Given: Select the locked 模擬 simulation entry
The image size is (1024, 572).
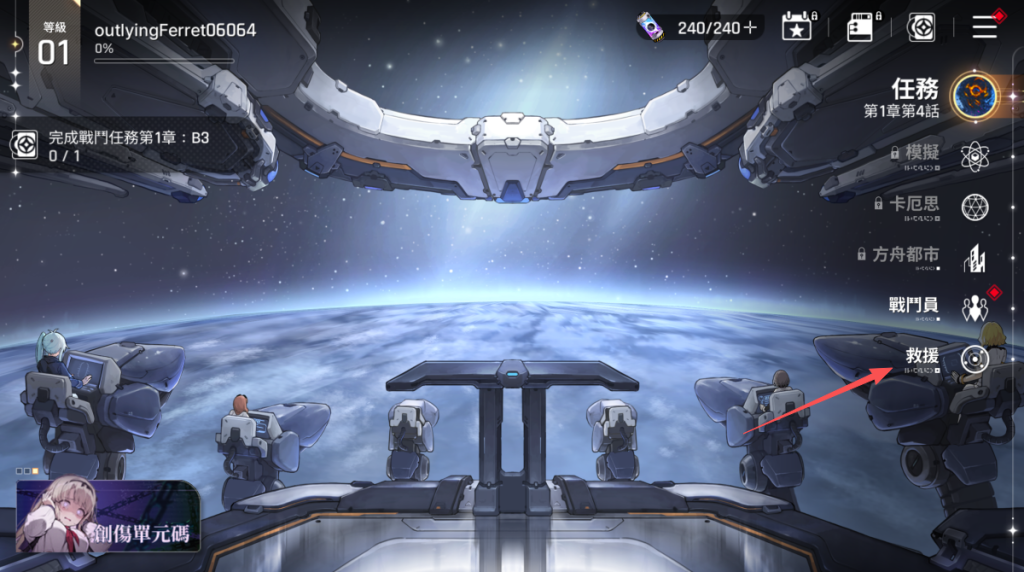Looking at the screenshot, I should (x=974, y=156).
